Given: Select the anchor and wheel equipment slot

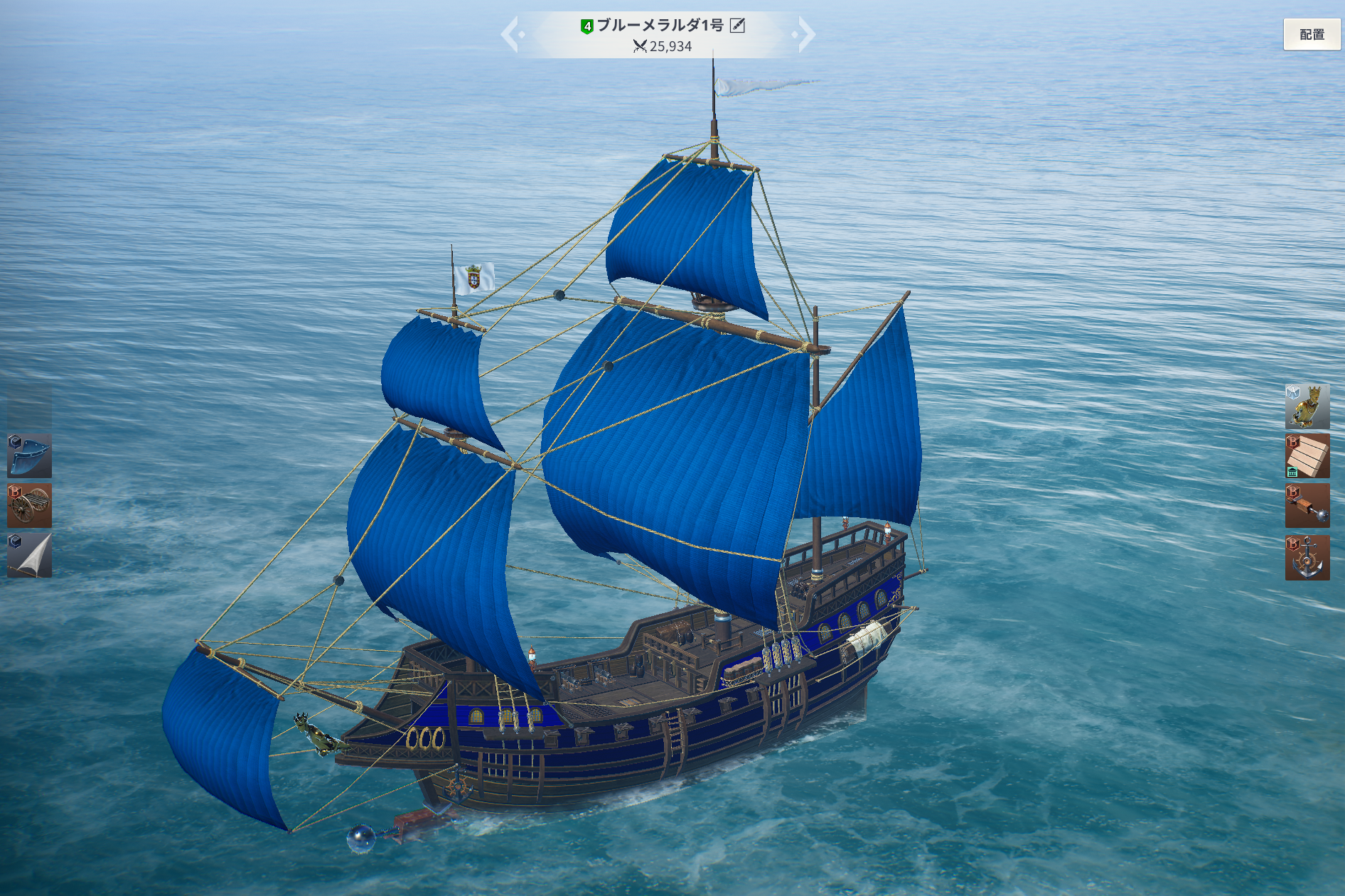Looking at the screenshot, I should click(1307, 557).
